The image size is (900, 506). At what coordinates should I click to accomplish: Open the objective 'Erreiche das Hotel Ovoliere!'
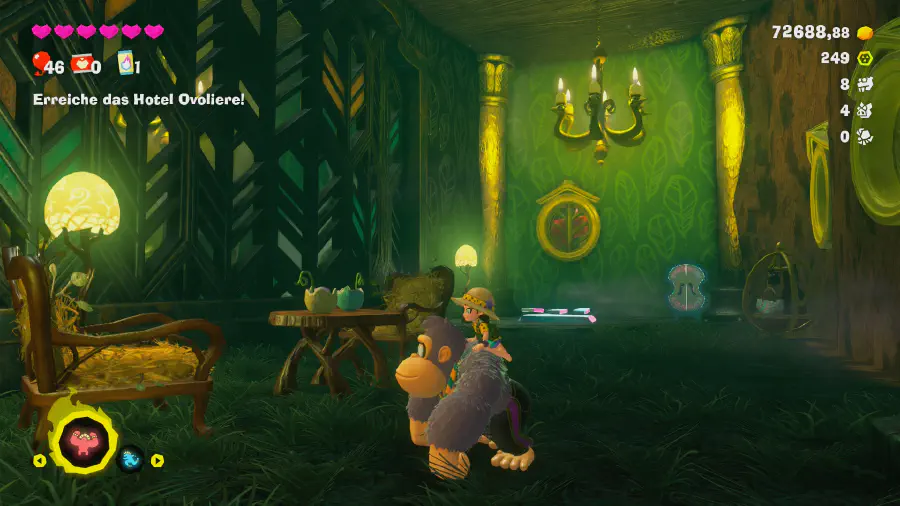pyautogui.click(x=138, y=100)
